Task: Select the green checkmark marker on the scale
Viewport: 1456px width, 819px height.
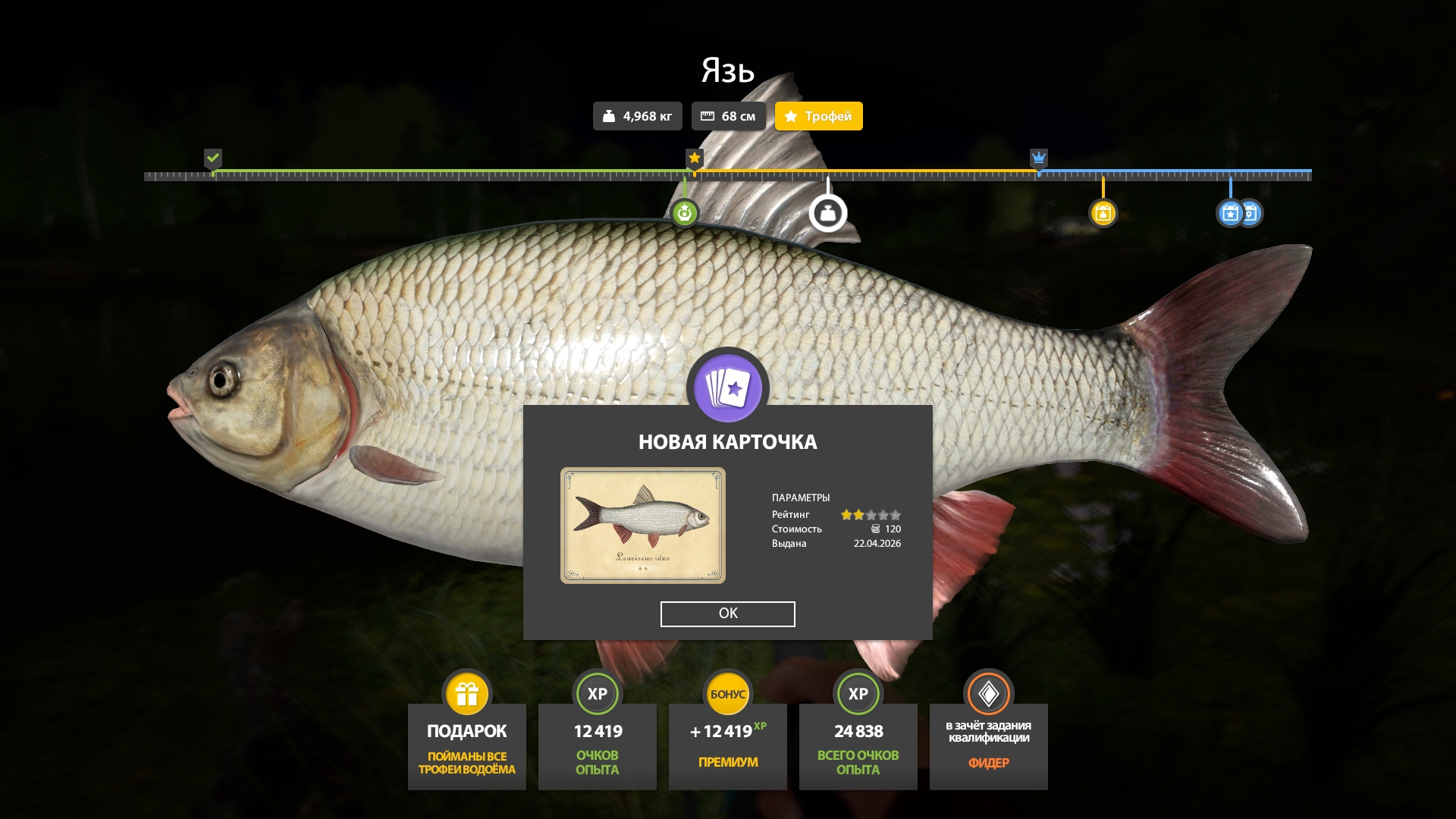Action: 213,158
